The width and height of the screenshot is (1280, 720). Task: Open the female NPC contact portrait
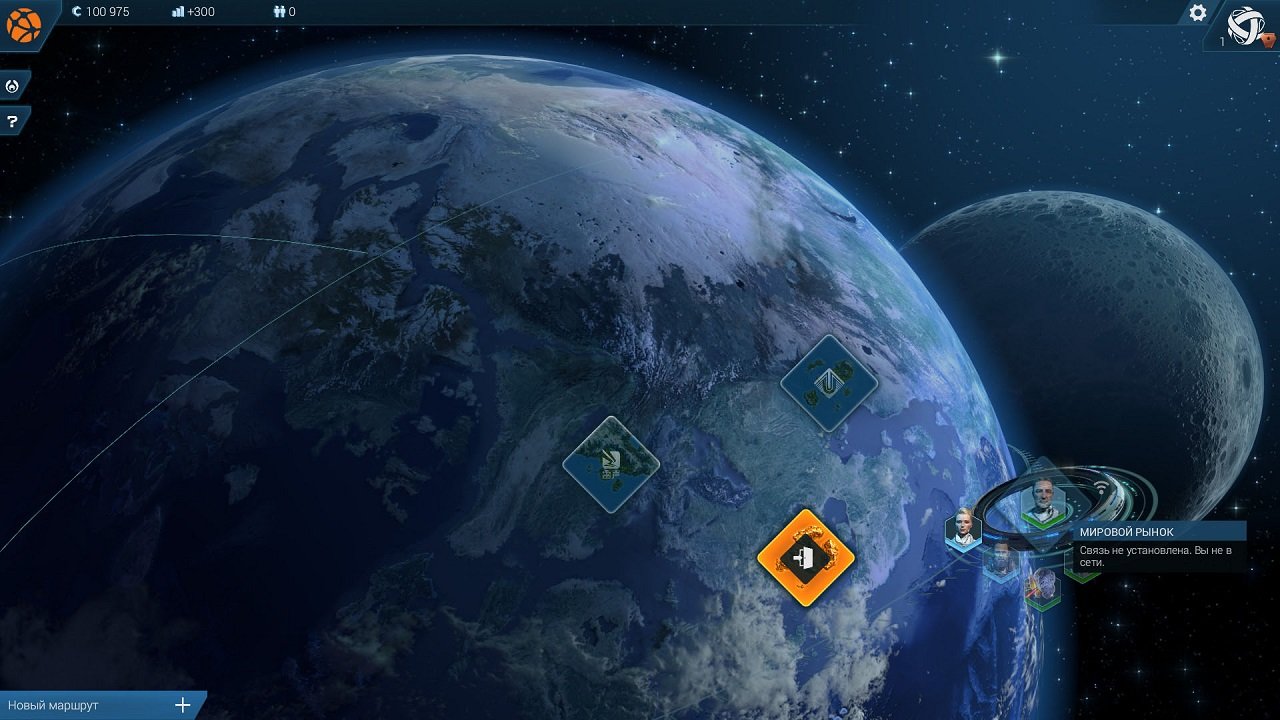coord(963,528)
